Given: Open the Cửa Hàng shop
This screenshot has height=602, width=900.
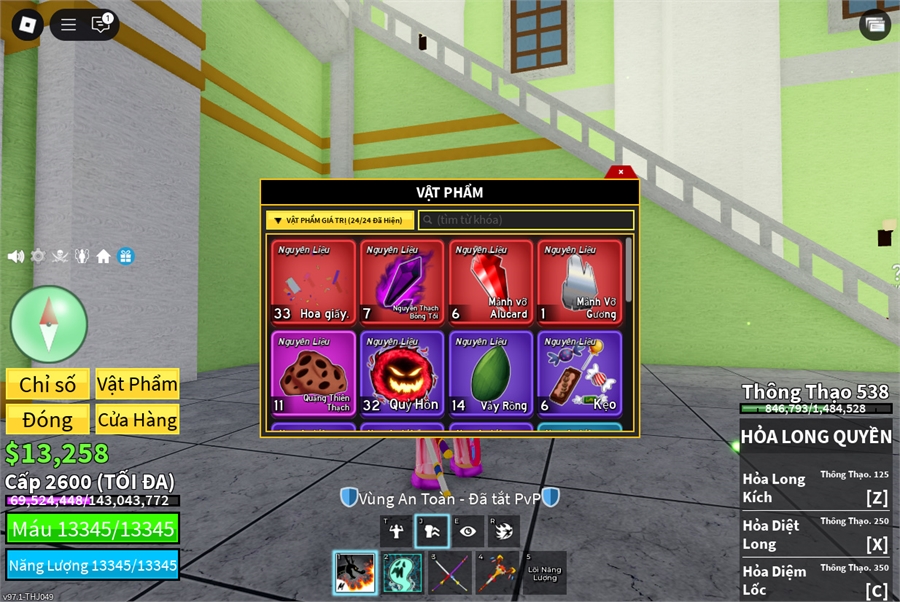Looking at the screenshot, I should (x=138, y=419).
